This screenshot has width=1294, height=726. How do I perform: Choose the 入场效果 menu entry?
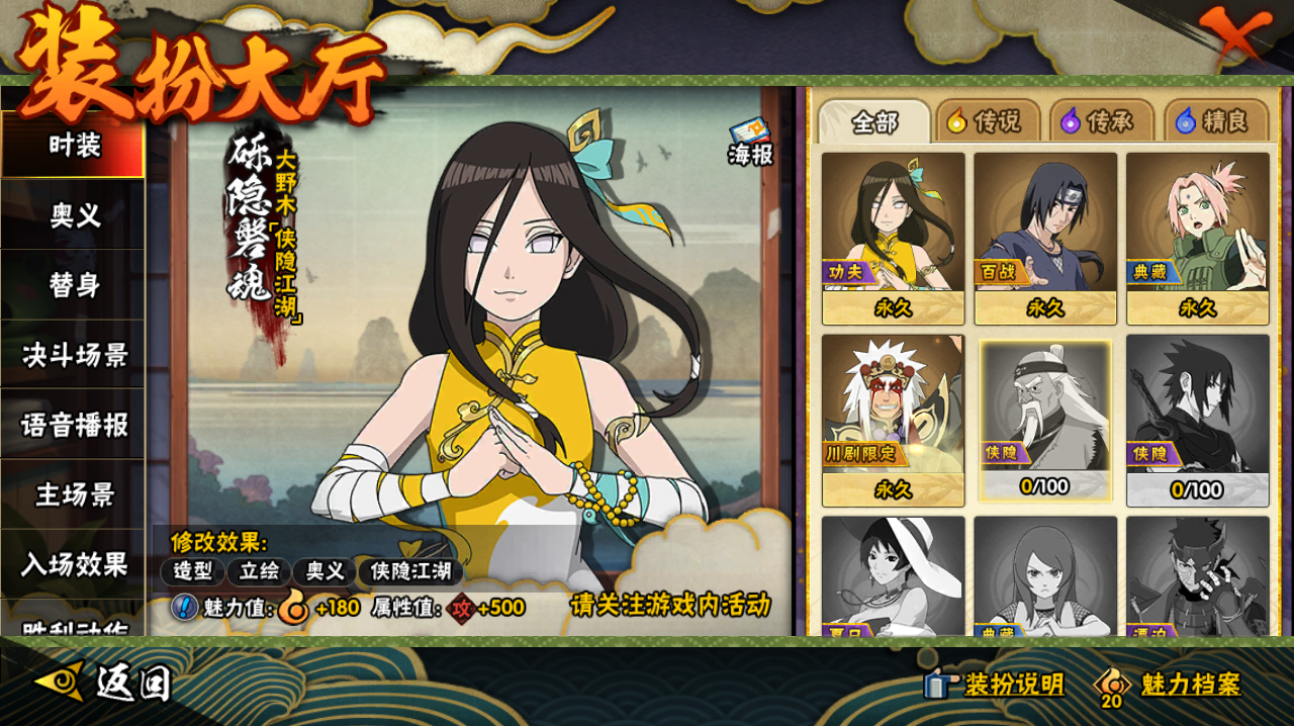[x=74, y=565]
